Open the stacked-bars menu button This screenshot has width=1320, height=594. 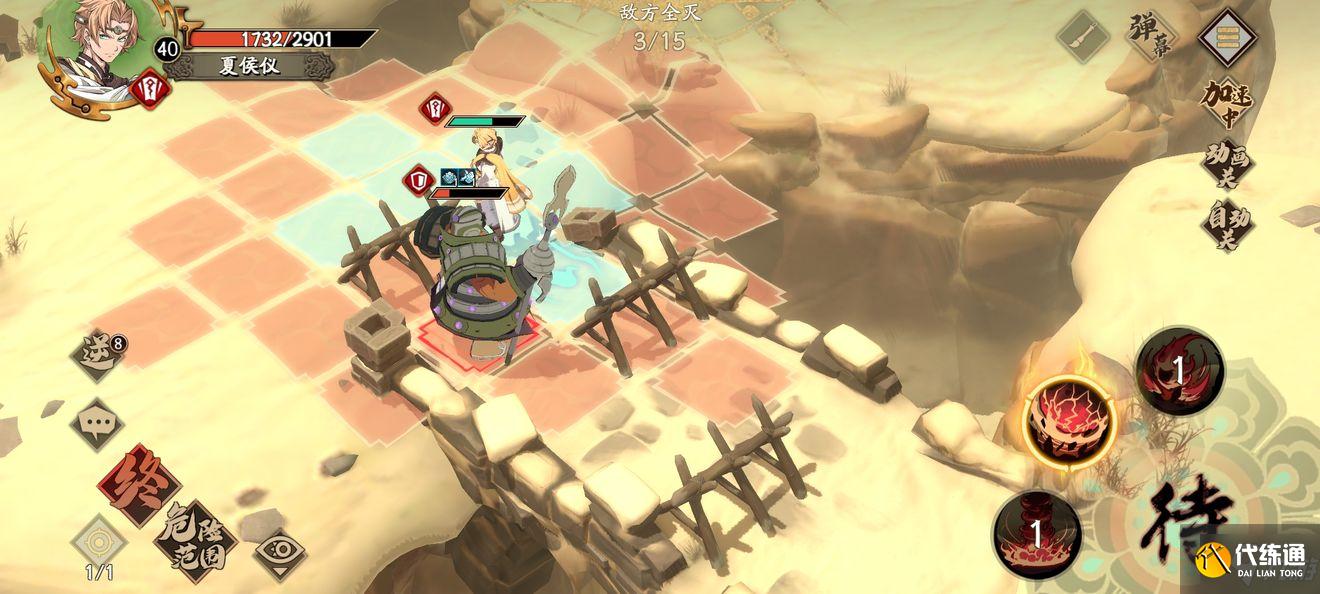[1226, 38]
